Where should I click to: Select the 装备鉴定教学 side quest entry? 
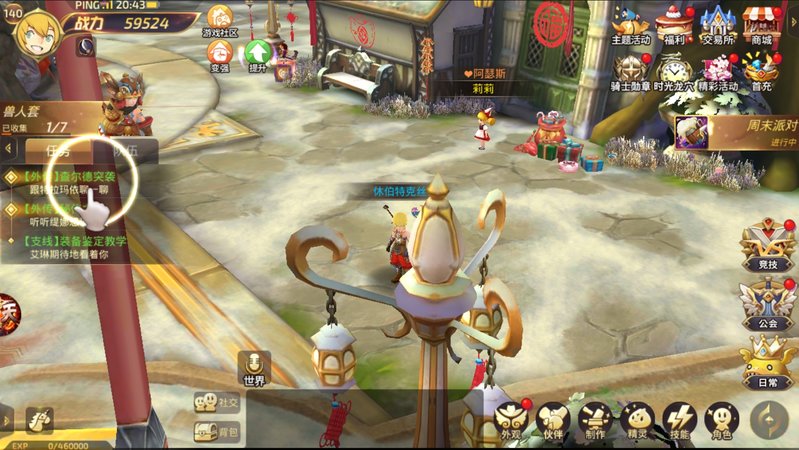point(73,241)
